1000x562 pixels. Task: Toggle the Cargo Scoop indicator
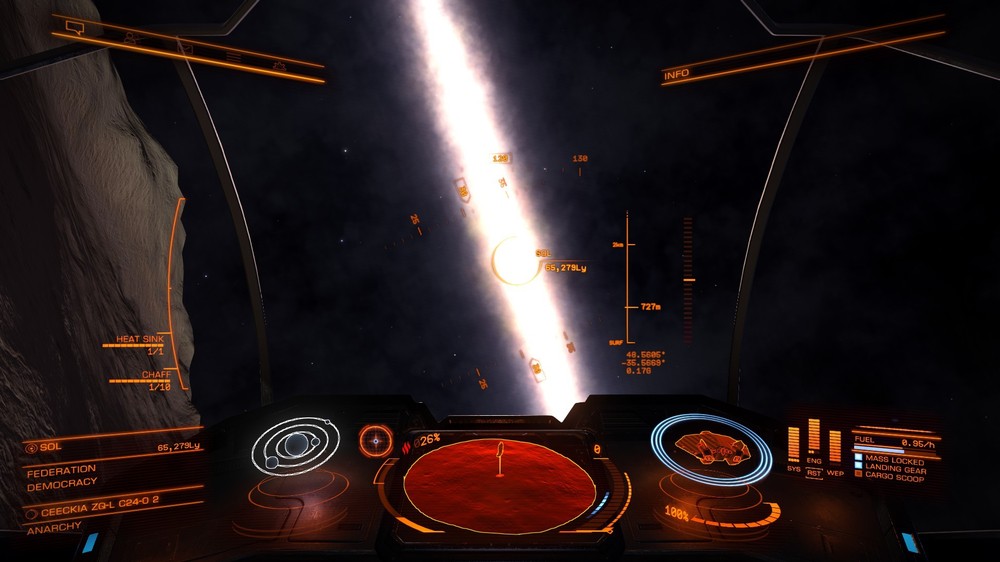tap(893, 478)
